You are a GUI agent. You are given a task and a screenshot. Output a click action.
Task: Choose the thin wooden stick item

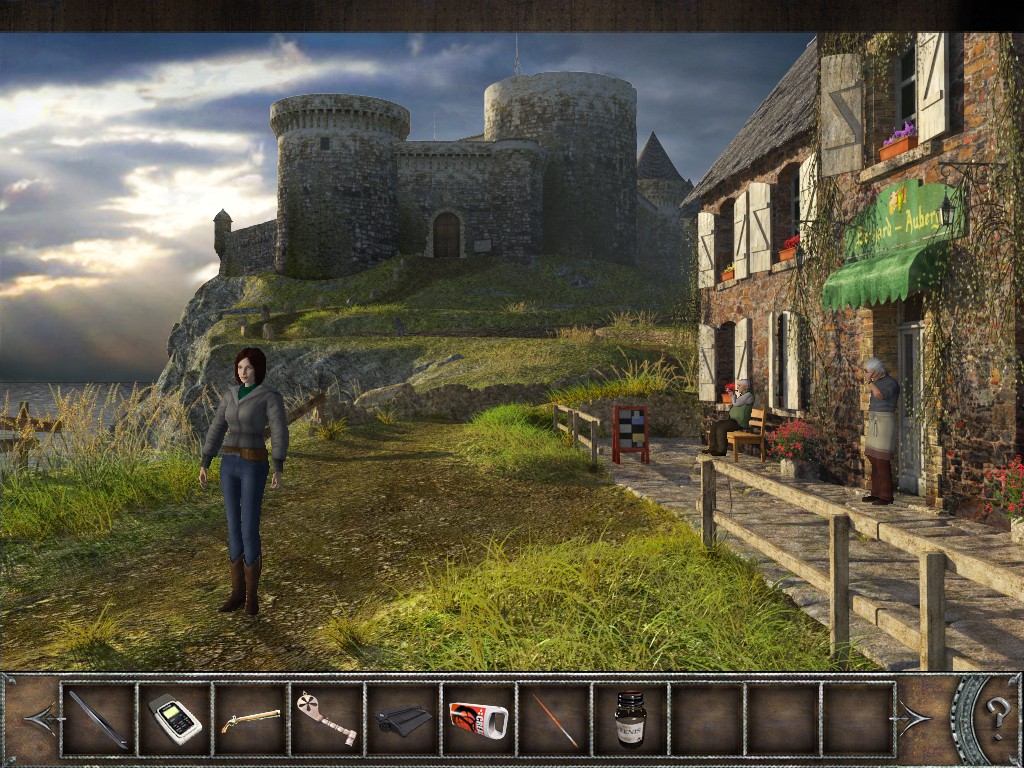click(554, 719)
